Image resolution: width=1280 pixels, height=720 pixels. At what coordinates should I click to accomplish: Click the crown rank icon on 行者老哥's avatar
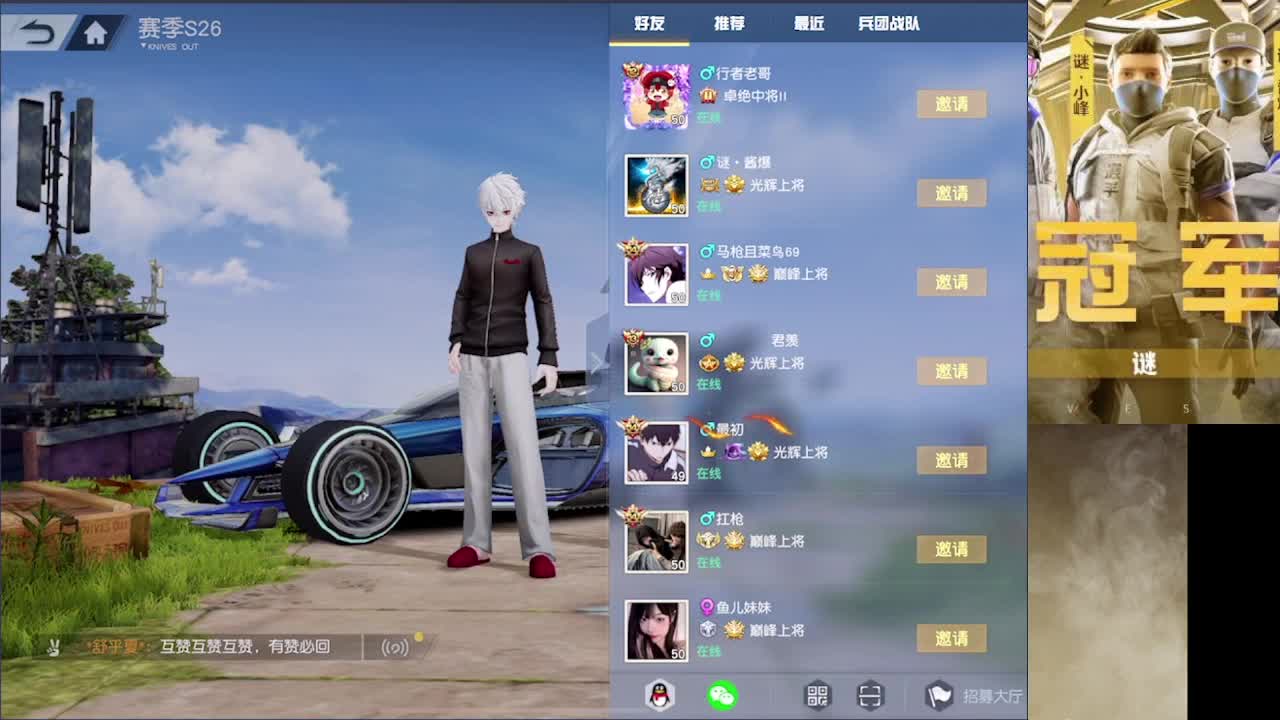click(x=632, y=68)
